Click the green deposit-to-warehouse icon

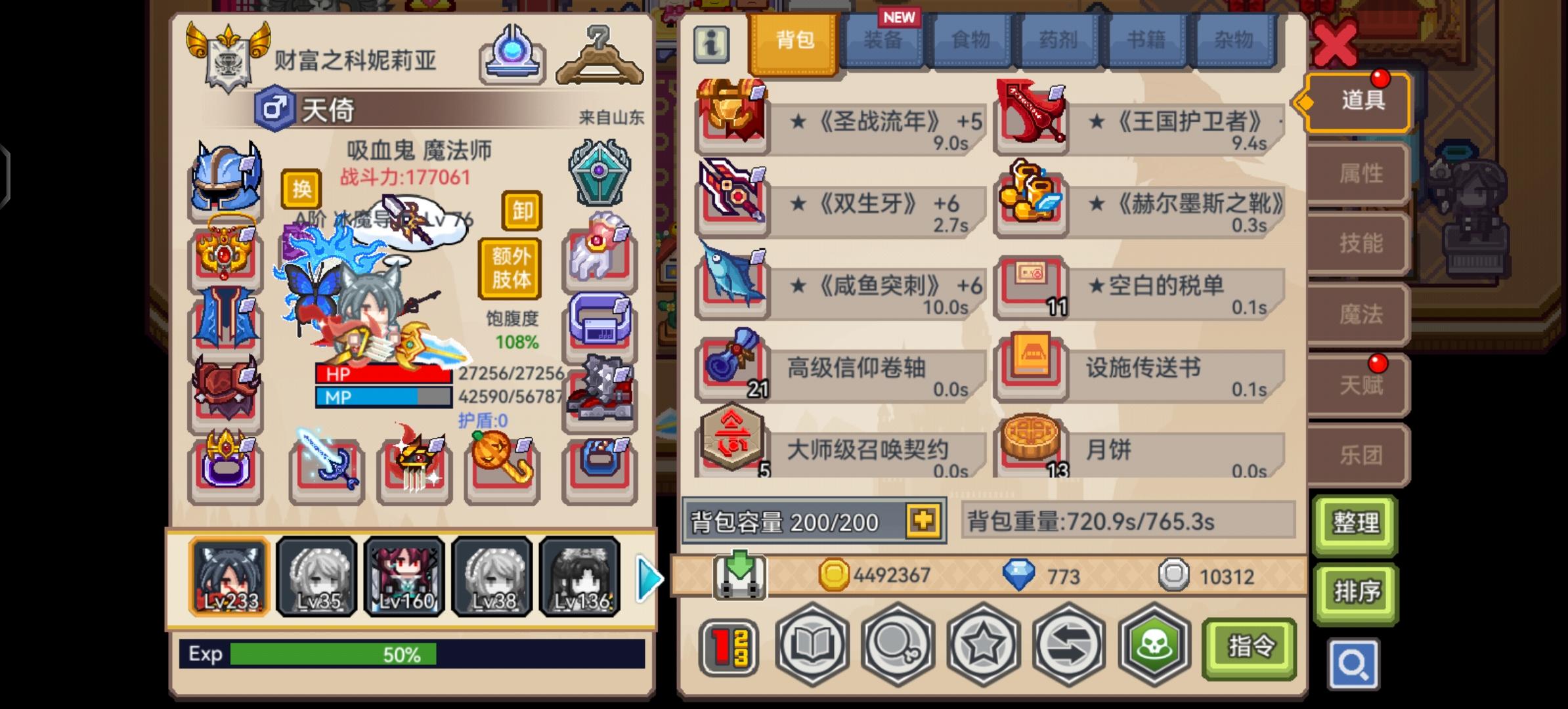[x=741, y=576]
